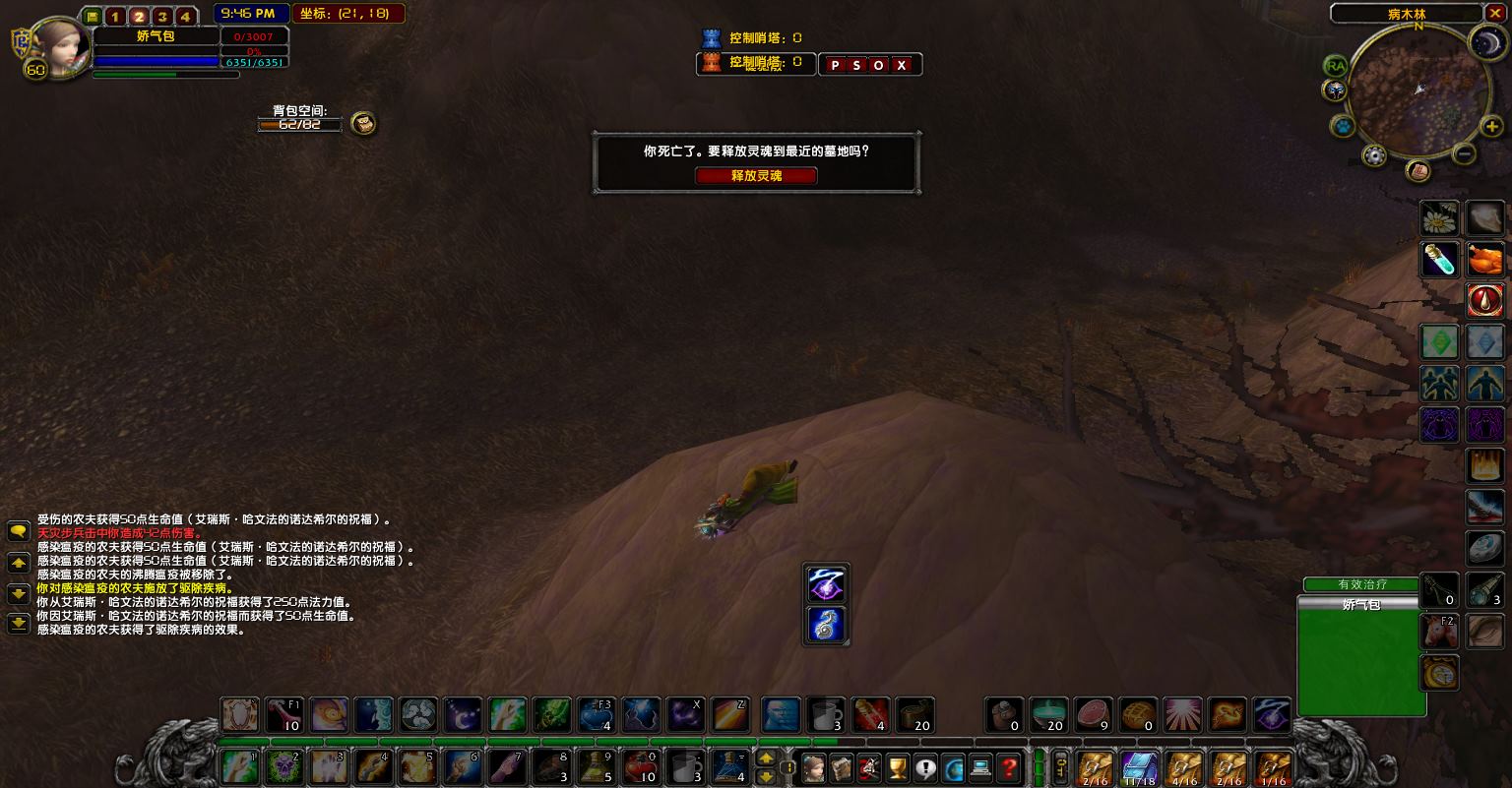Zoom out the minimap with the minus button
Image resolution: width=1512 pixels, height=788 pixels.
pos(1464,153)
